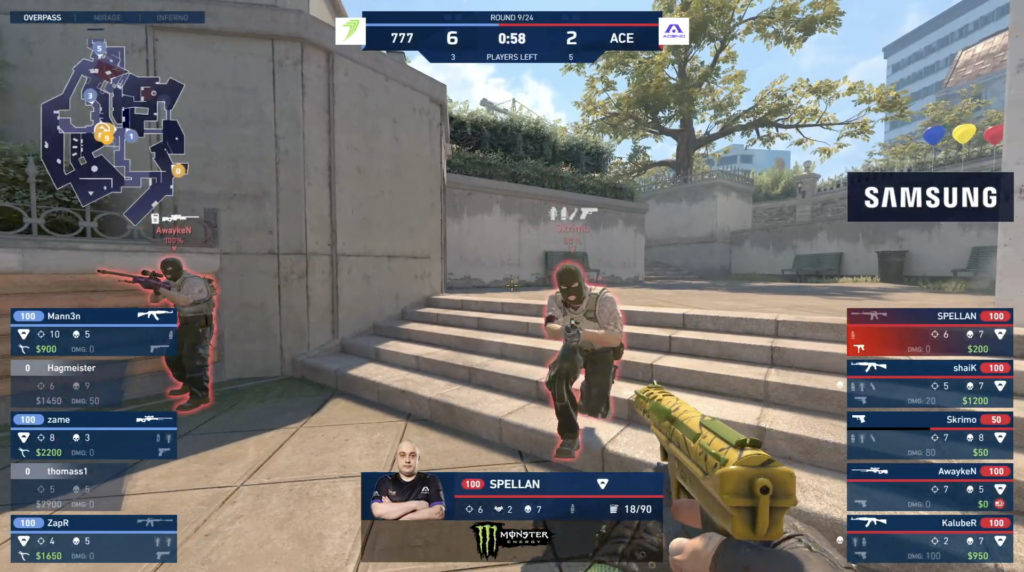Image resolution: width=1024 pixels, height=572 pixels.
Task: Select Skrimo's player row
Action: tap(929, 435)
